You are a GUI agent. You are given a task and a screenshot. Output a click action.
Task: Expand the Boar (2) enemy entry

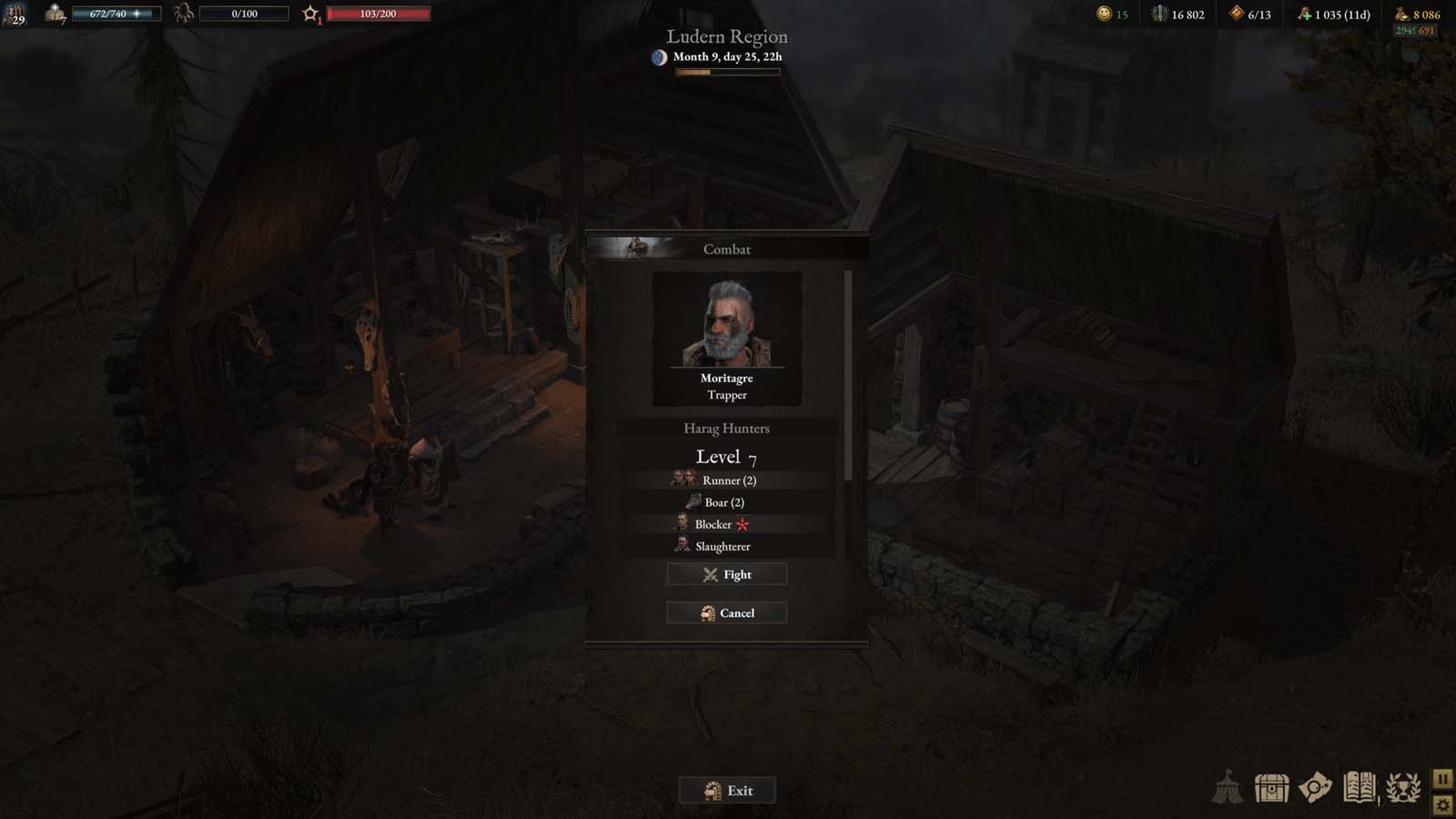click(x=726, y=501)
